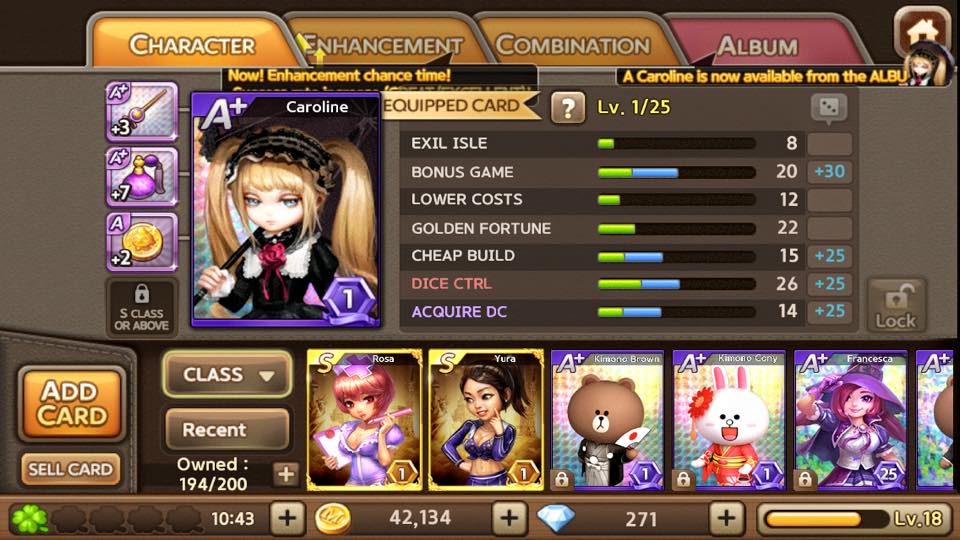This screenshot has width=960, height=540.
Task: Select the Yura S-class card
Action: pyautogui.click(x=486, y=420)
